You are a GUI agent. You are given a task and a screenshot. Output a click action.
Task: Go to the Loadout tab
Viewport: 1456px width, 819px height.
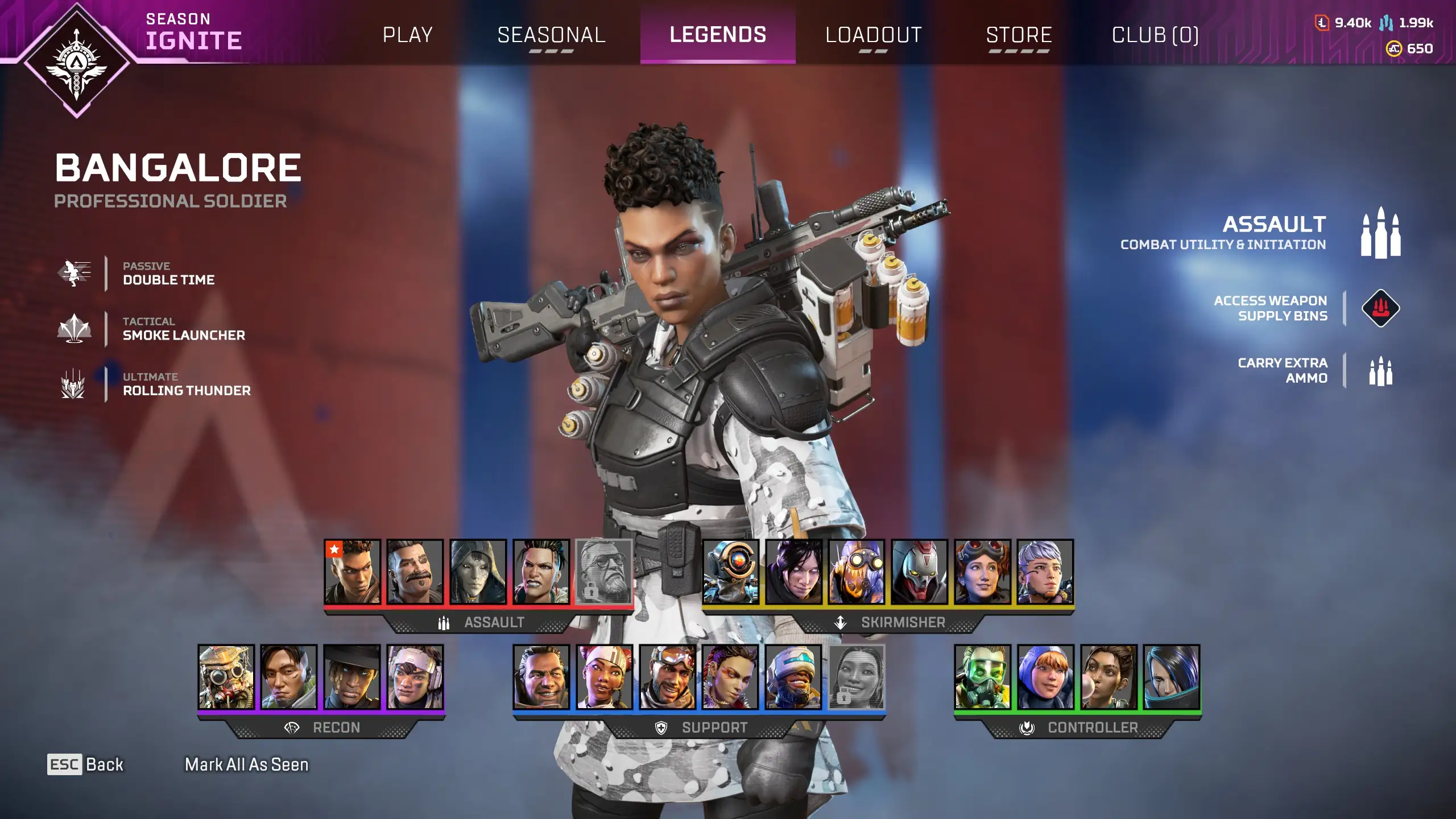point(873,35)
